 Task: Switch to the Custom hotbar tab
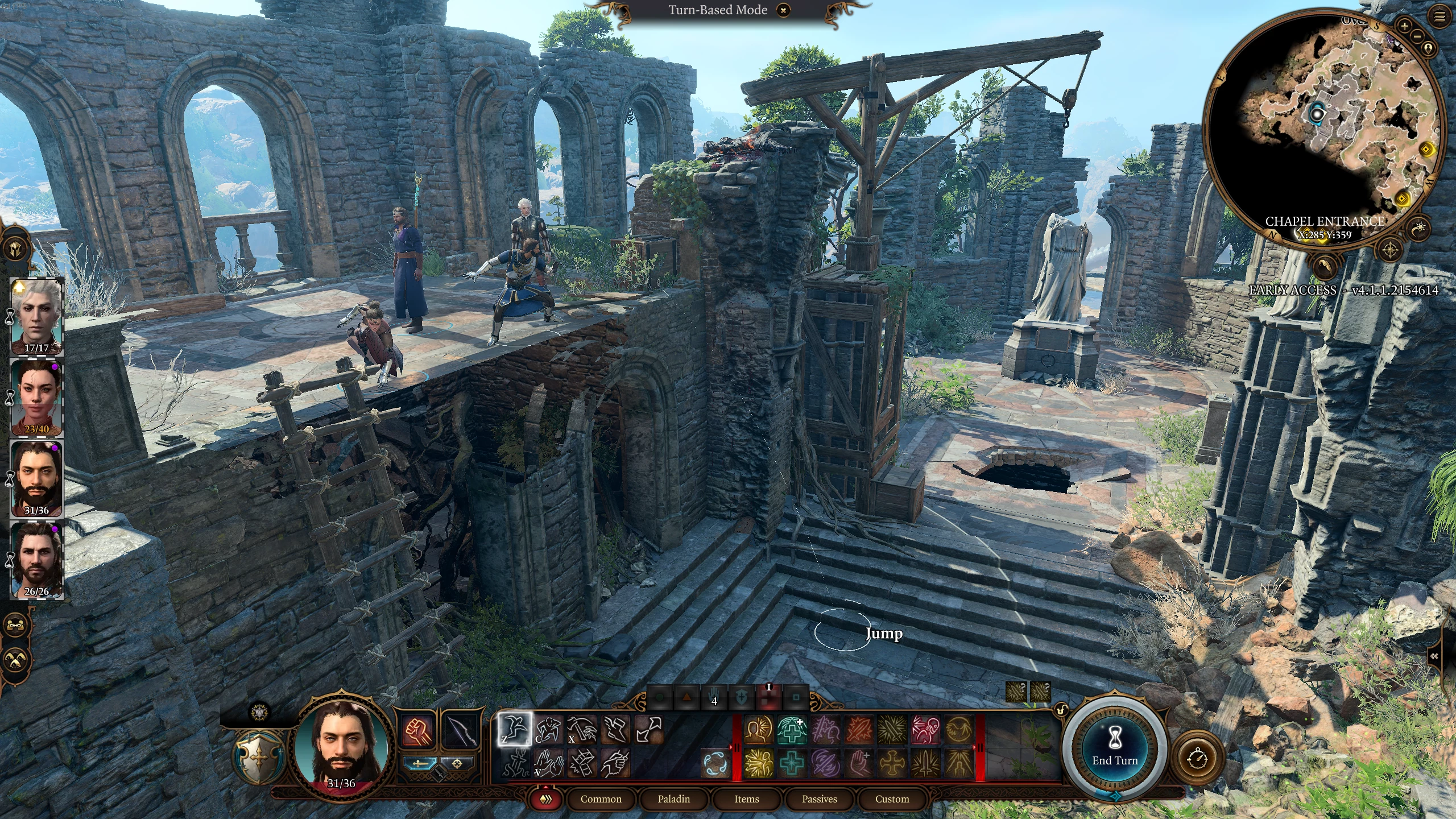point(892,799)
